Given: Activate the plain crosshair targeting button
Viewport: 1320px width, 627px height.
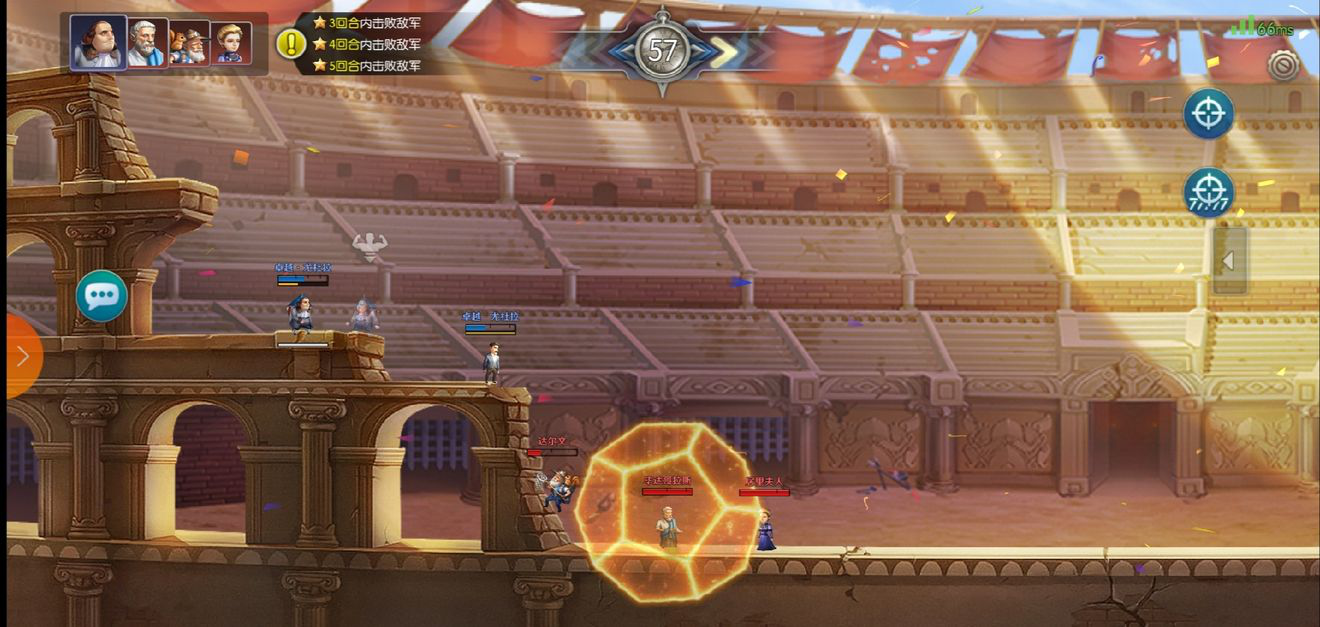Looking at the screenshot, I should coord(1208,113).
